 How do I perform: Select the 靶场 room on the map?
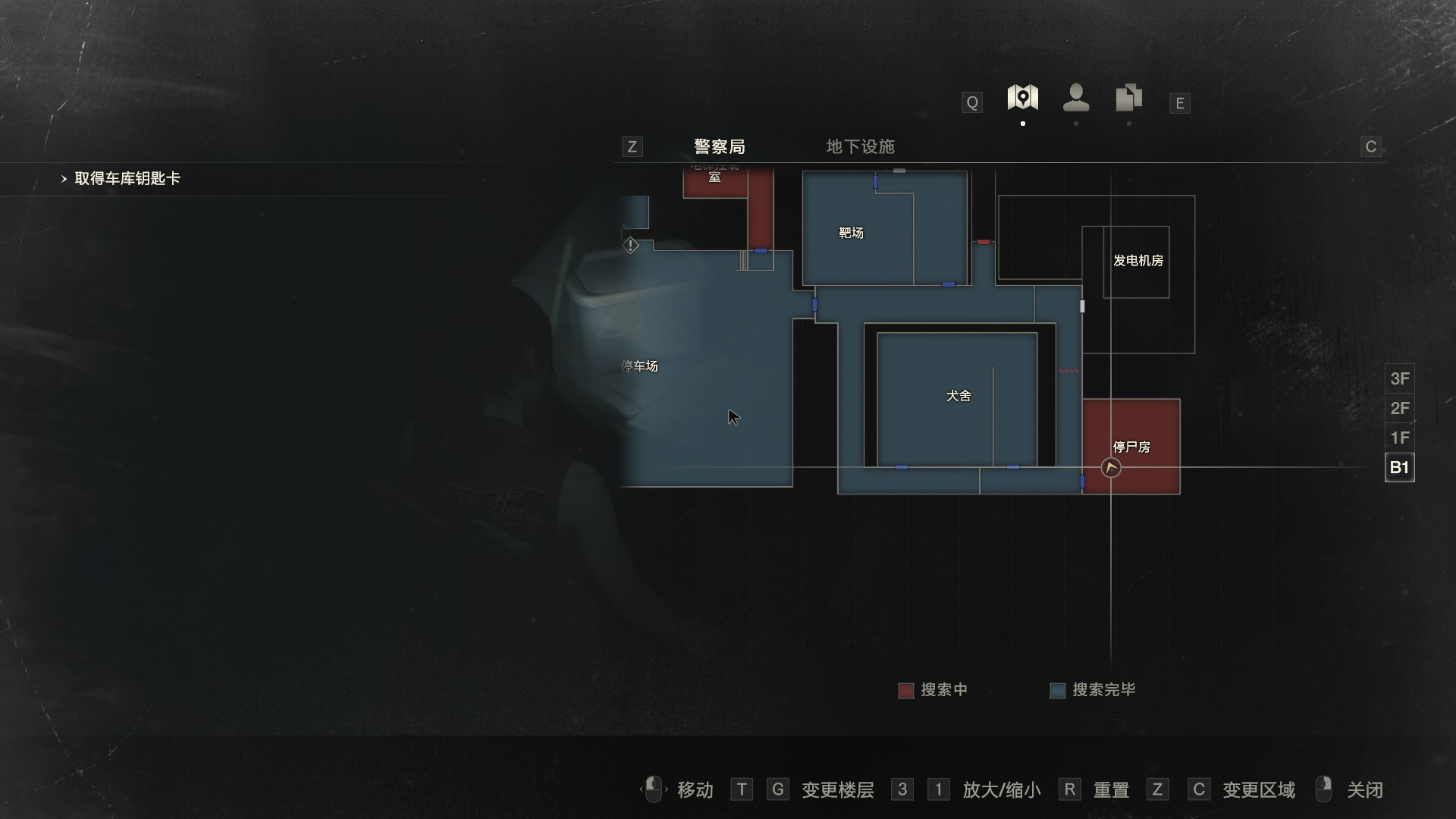coord(851,233)
